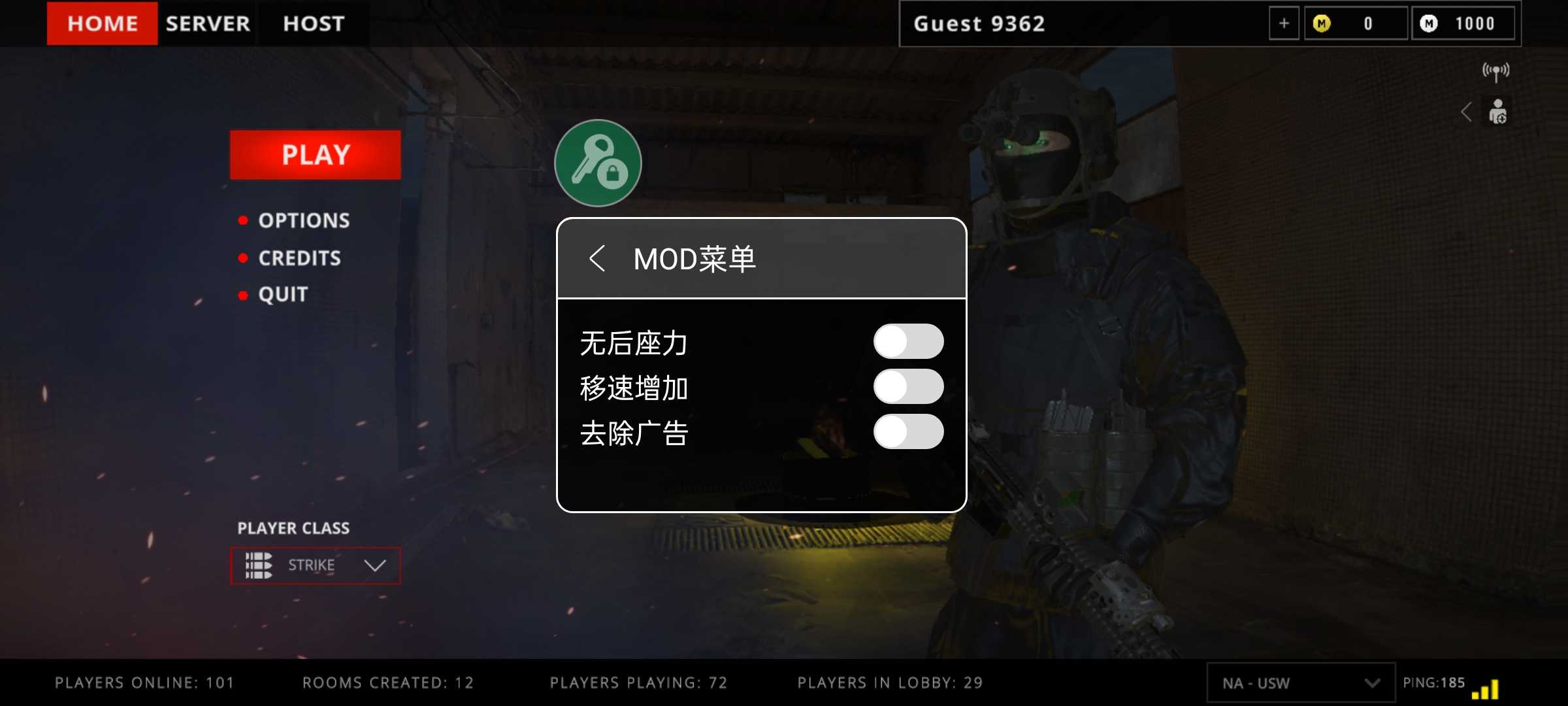Open the NA - USW region dropdown

tap(1300, 683)
